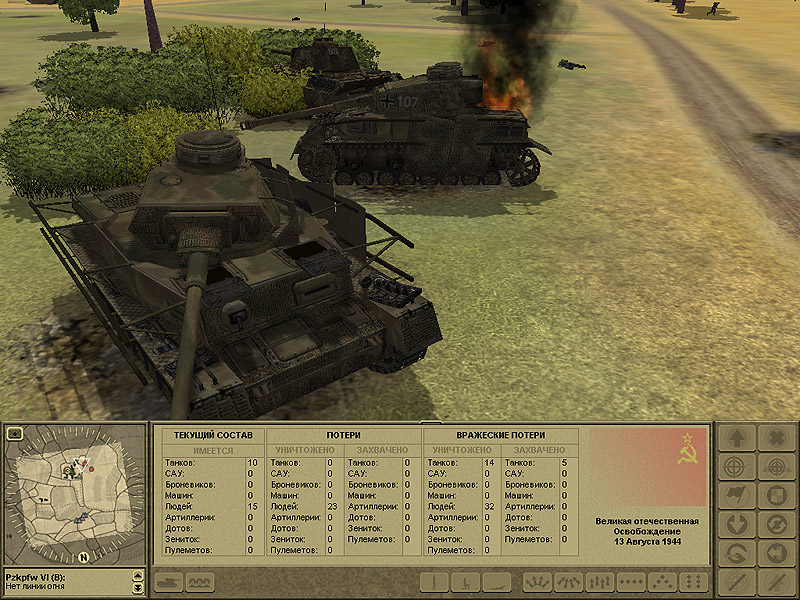Activate the shield-shaped defend command
Viewport: 800px width, 600px height.
coord(773,496)
